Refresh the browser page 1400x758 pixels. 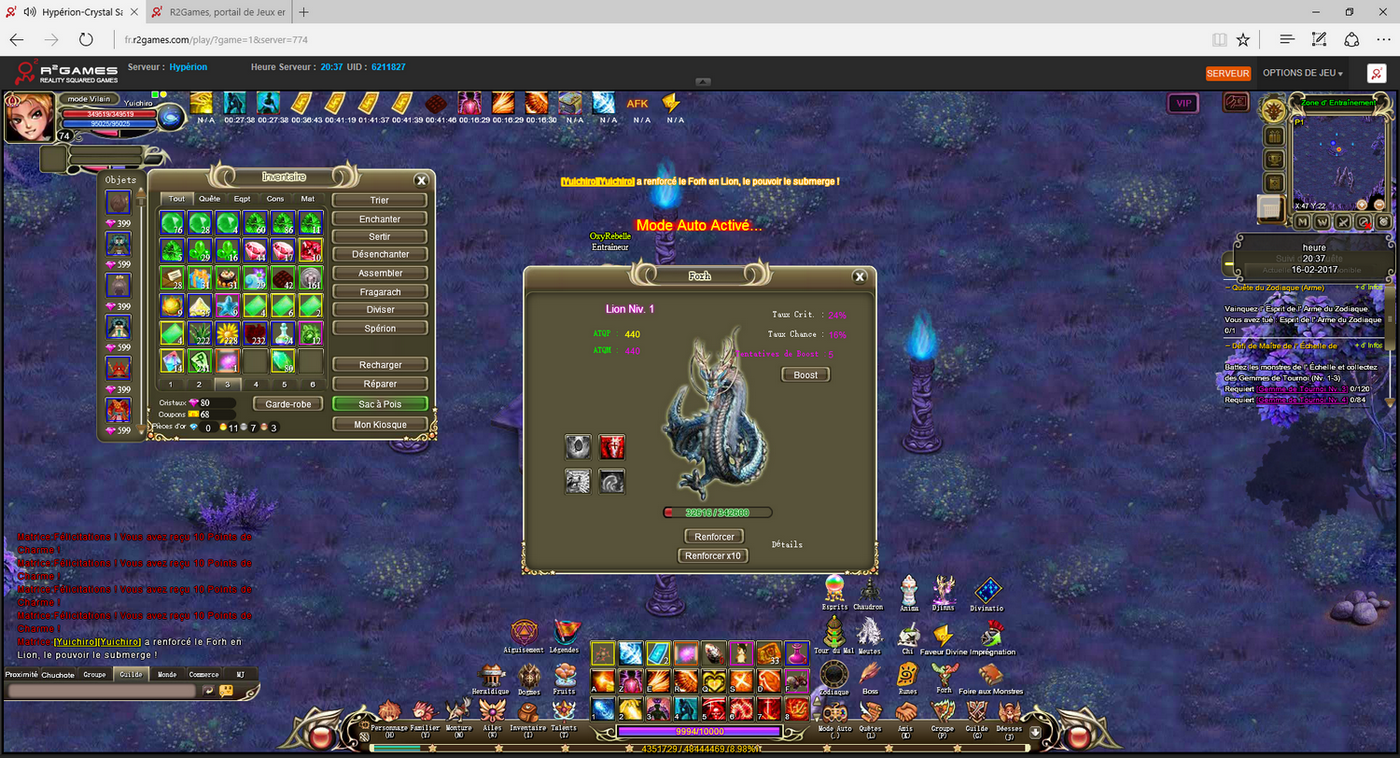coord(86,40)
